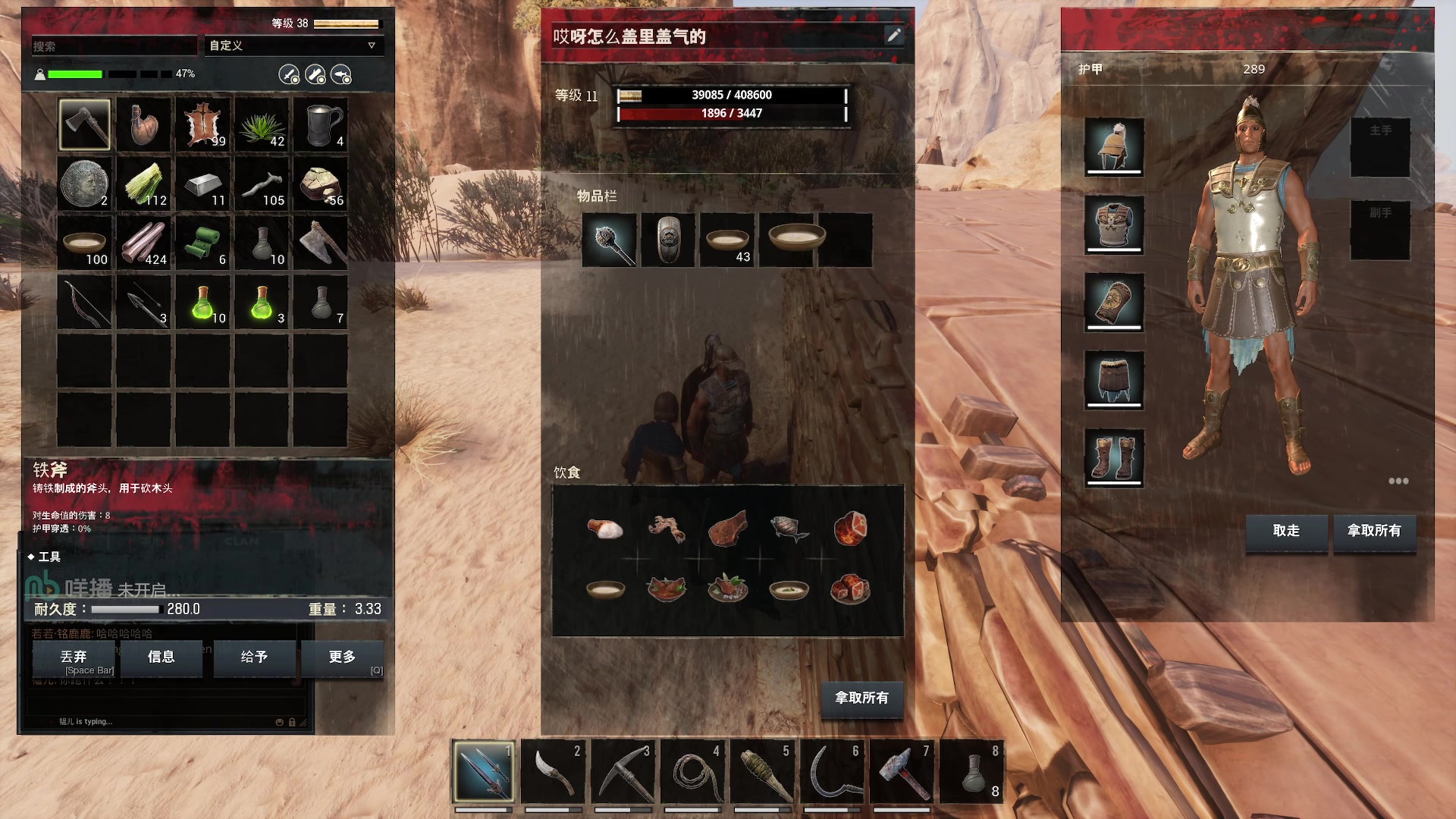Click the 搜索 search field
Viewport: 1456px width, 819px height.
click(114, 46)
